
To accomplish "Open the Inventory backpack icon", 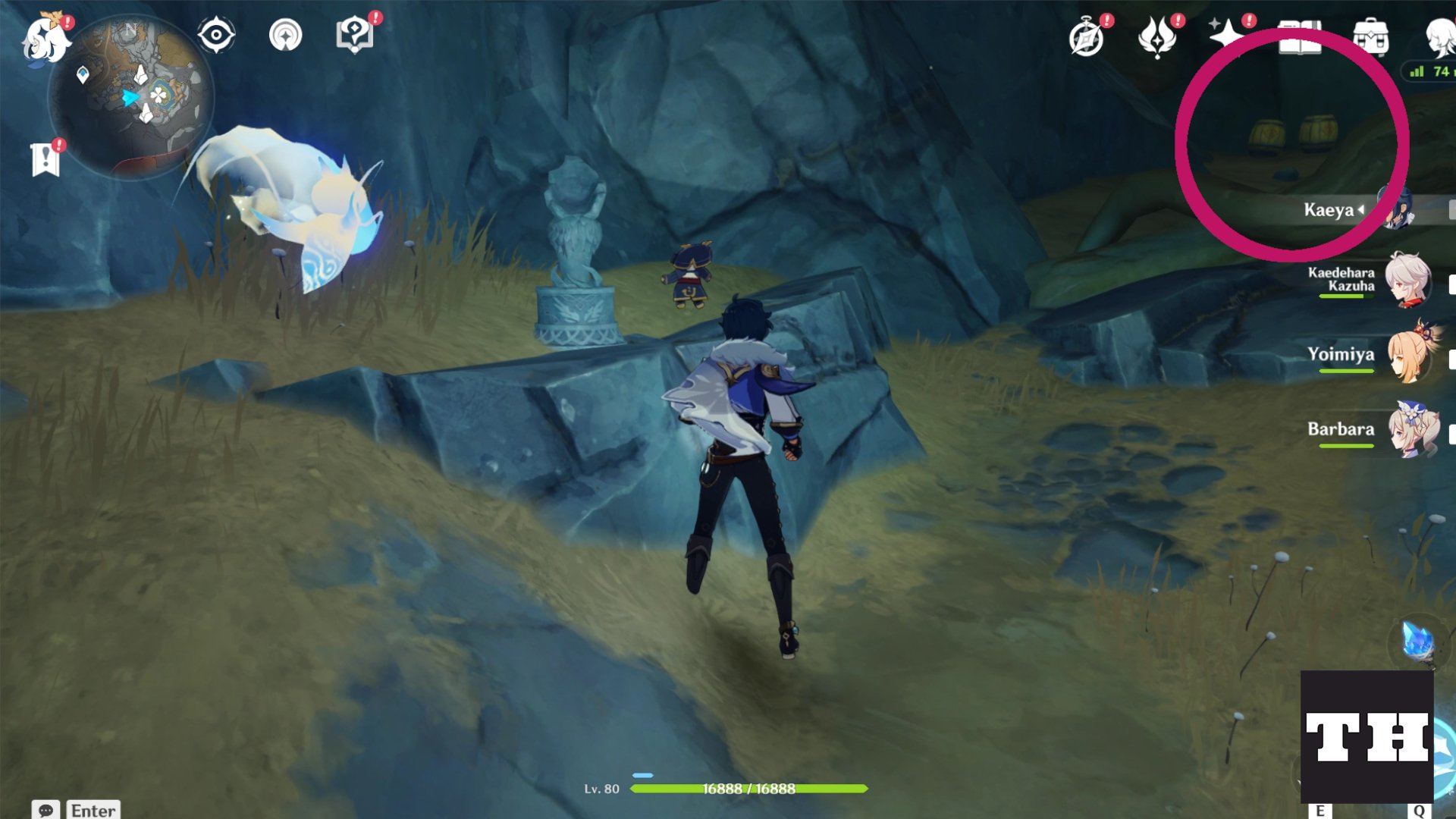I will point(1370,36).
